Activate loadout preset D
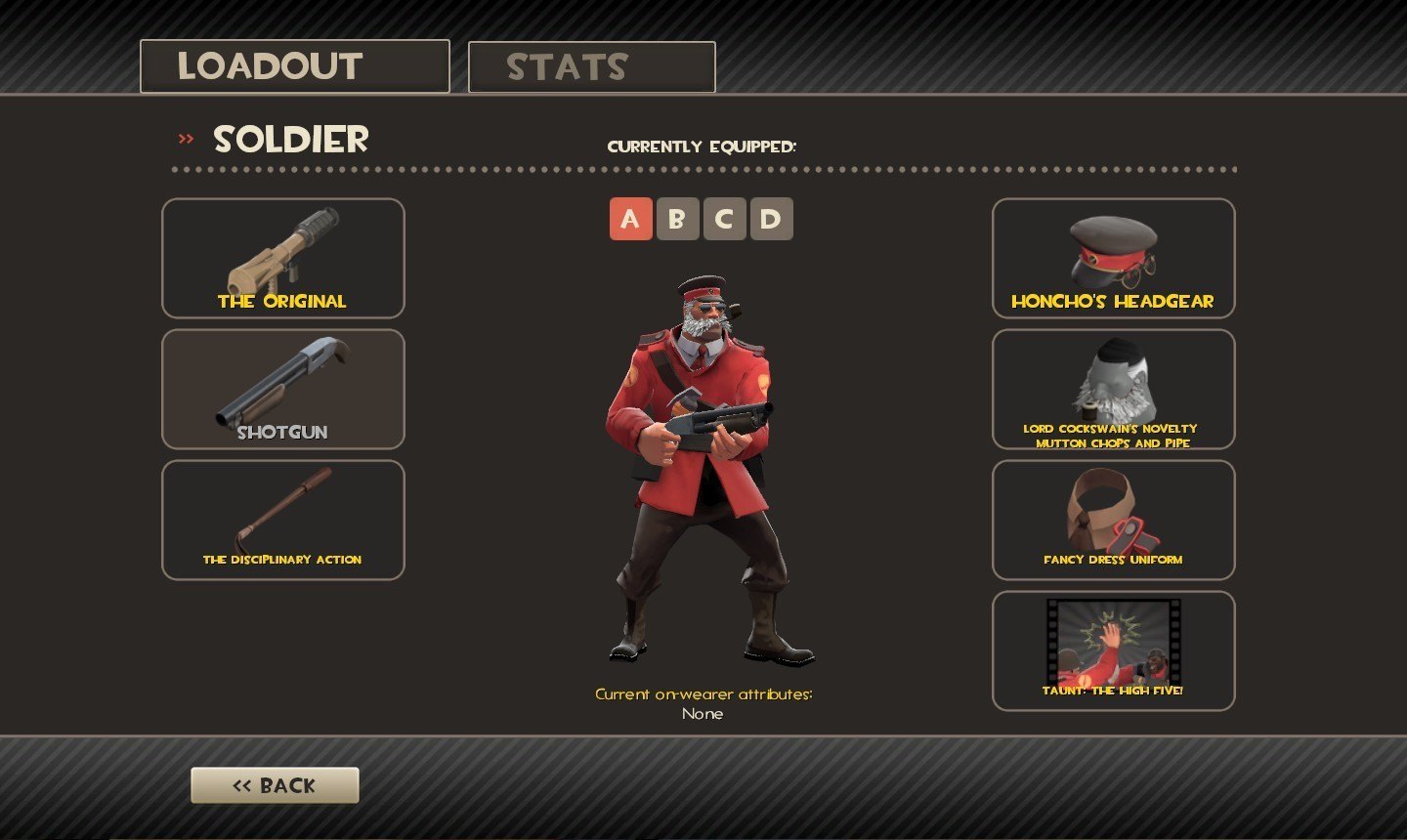Viewport: 1407px width, 840px height. (771, 219)
